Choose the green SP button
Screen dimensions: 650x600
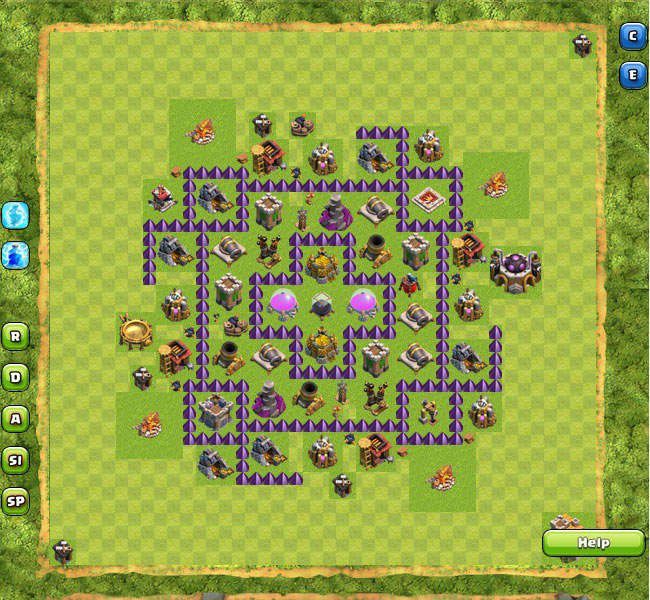point(15,501)
